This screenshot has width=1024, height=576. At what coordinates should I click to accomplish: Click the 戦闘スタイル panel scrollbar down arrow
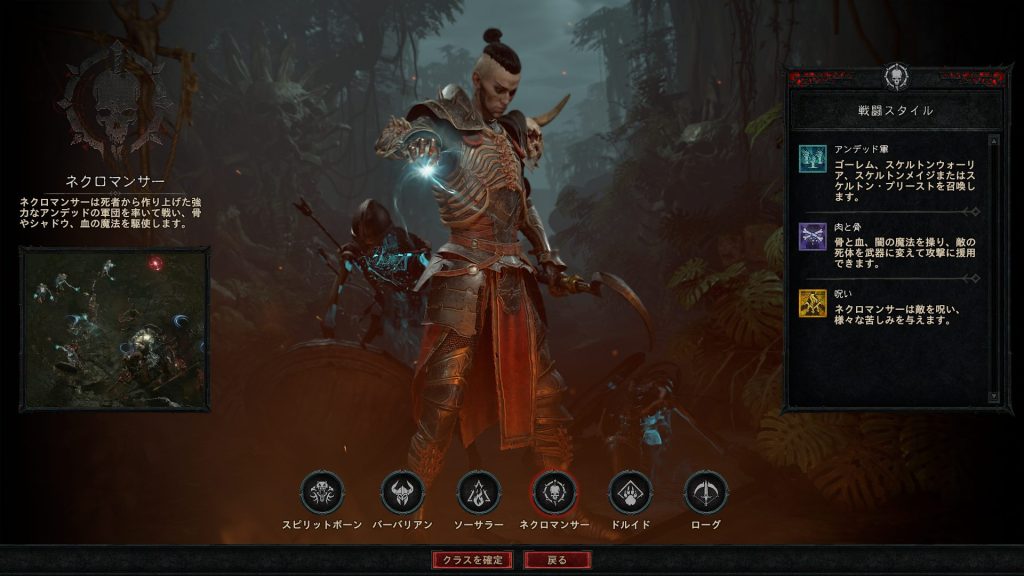[x=993, y=397]
